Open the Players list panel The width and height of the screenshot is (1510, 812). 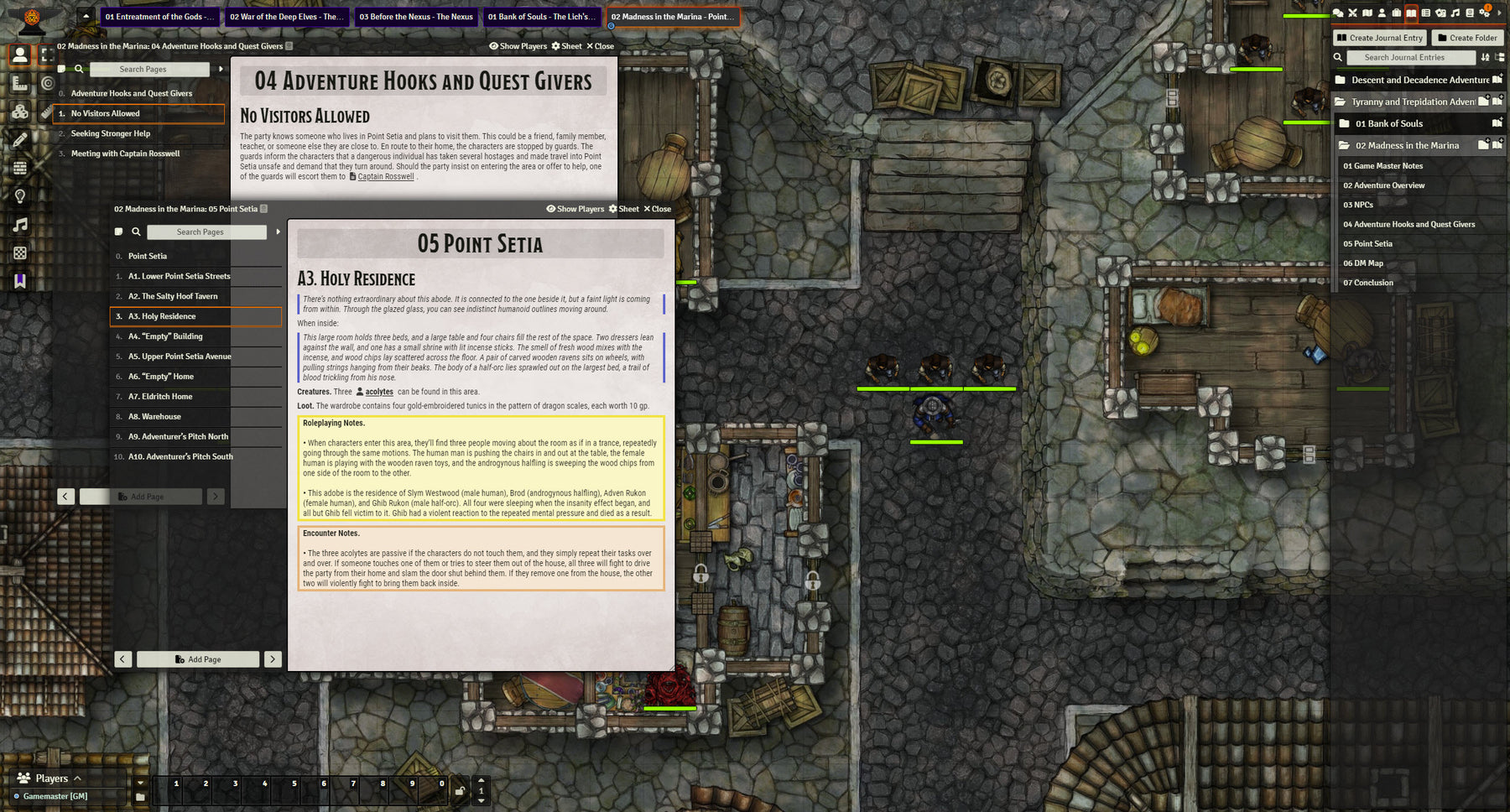[x=52, y=778]
